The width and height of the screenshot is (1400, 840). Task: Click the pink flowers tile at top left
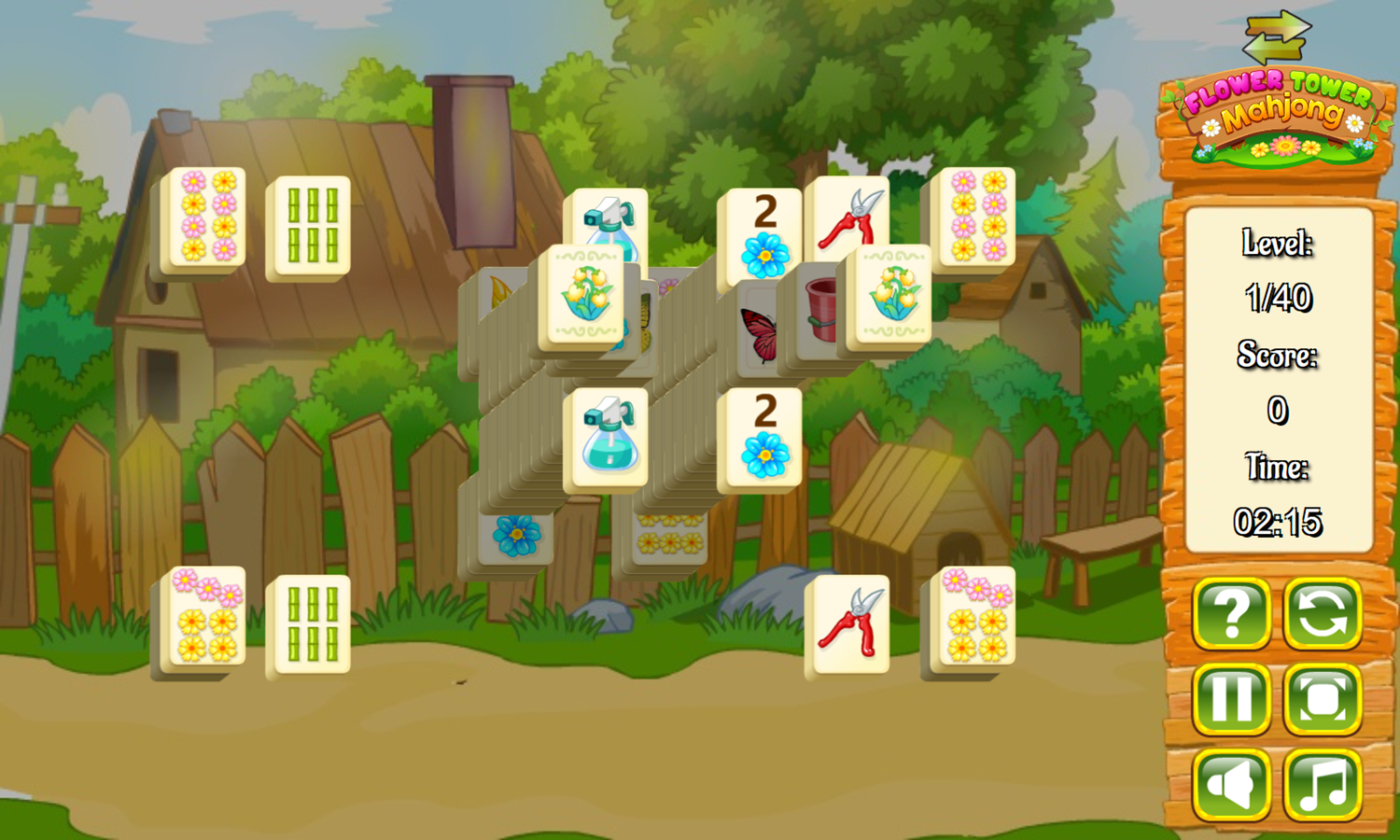[x=207, y=217]
